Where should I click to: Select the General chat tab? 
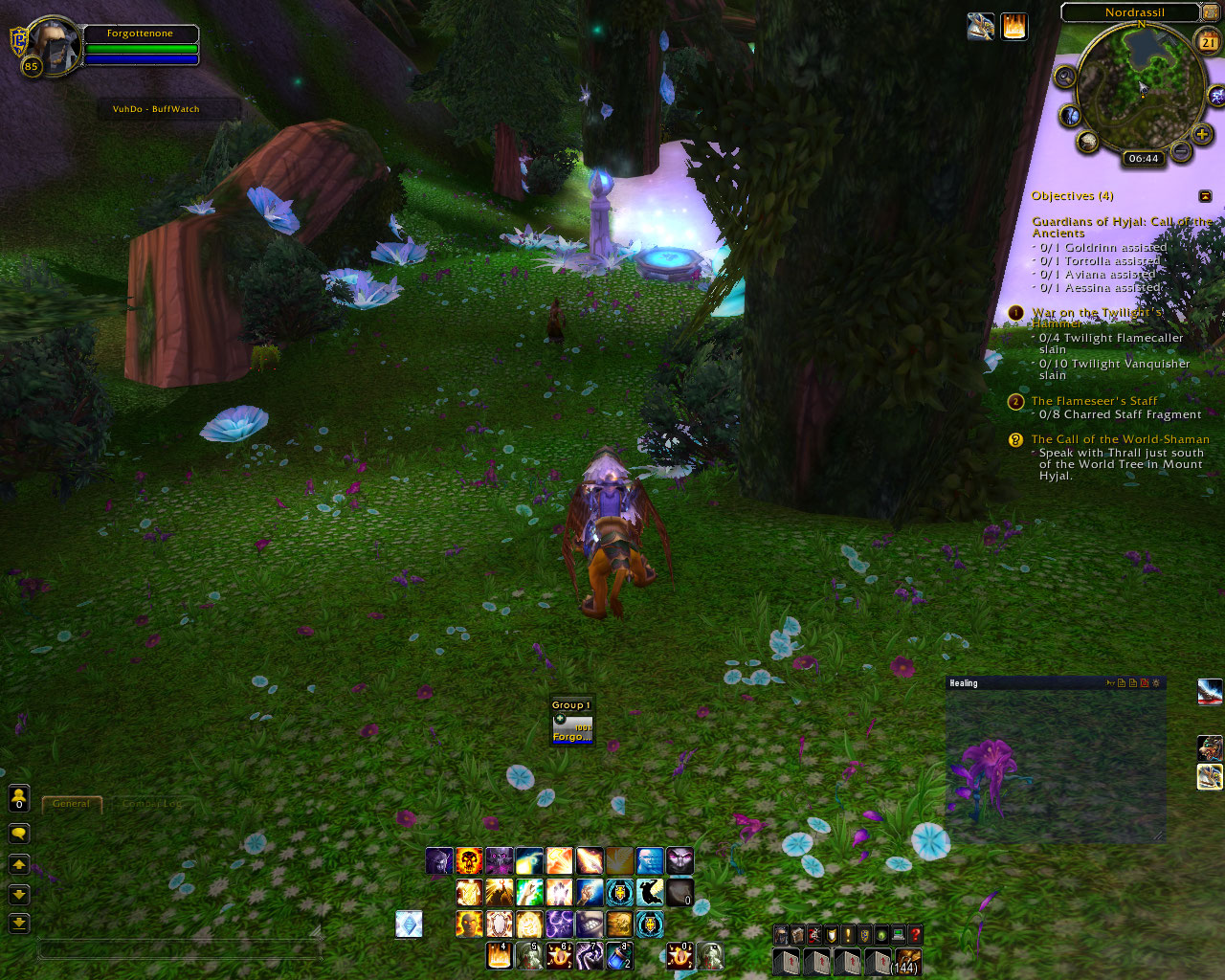(72, 804)
